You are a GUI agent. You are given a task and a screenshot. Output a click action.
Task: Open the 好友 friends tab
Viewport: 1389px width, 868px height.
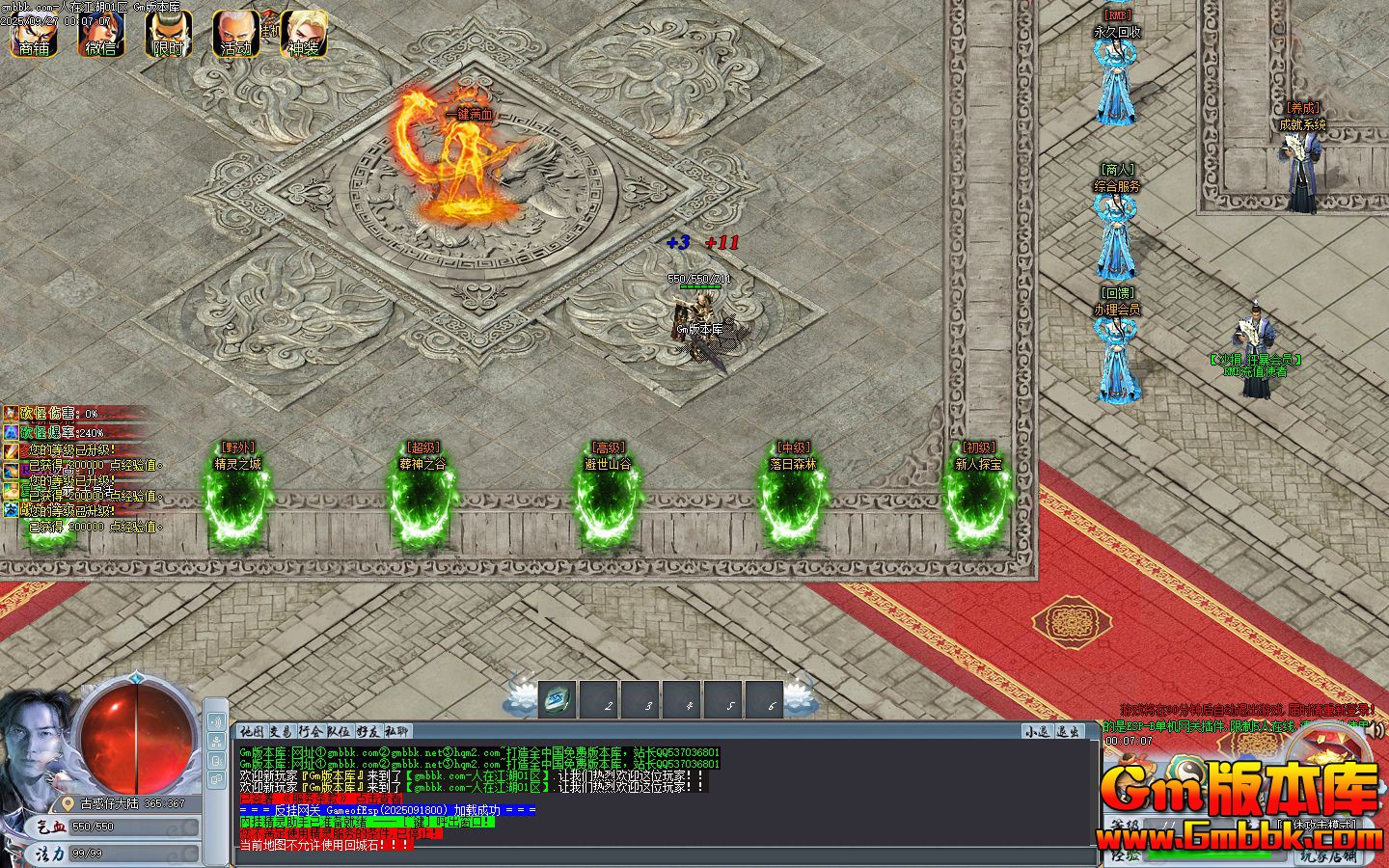368,732
